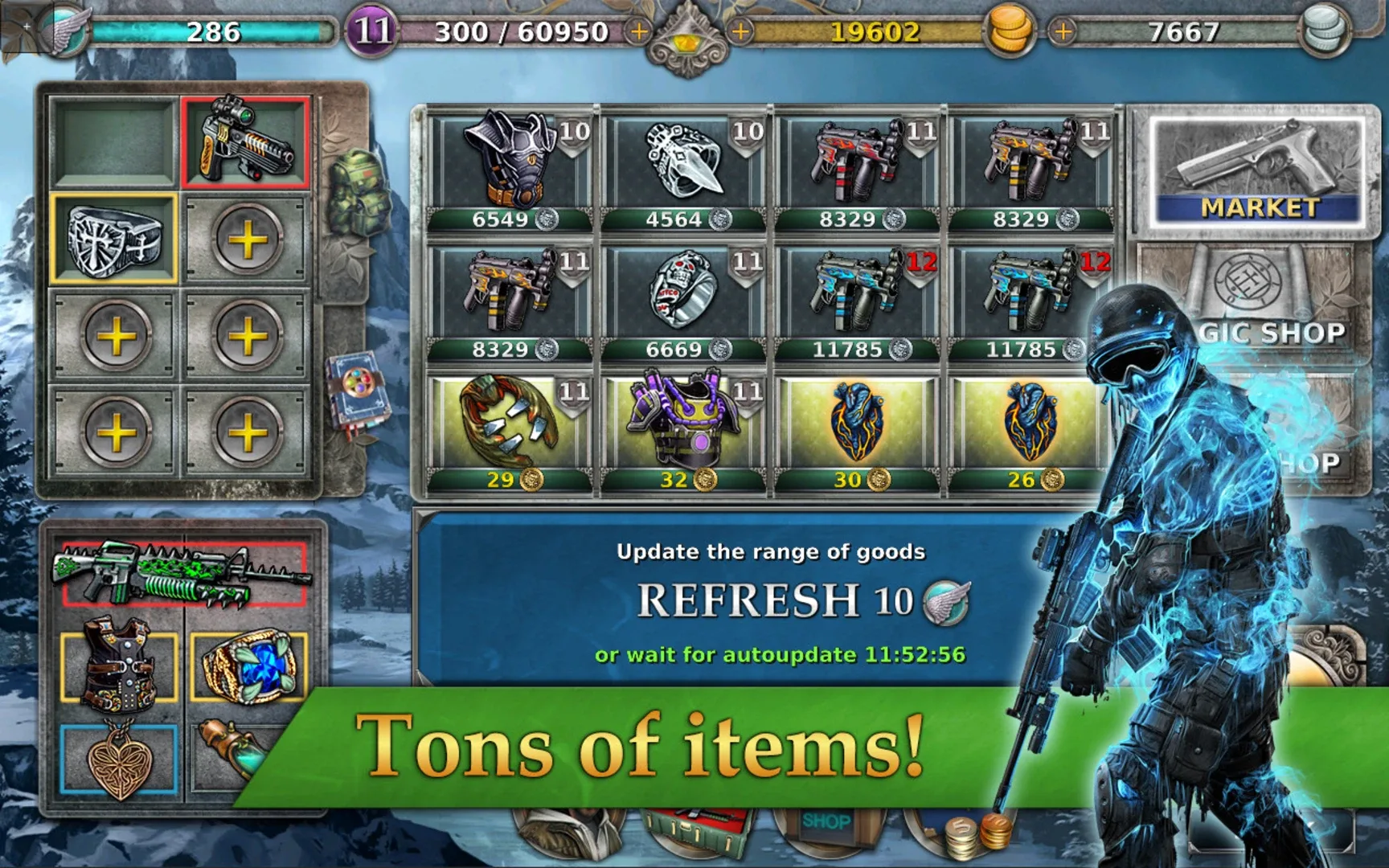Open the Market tab with pistol icon
The height and width of the screenshot is (868, 1389).
(1257, 161)
